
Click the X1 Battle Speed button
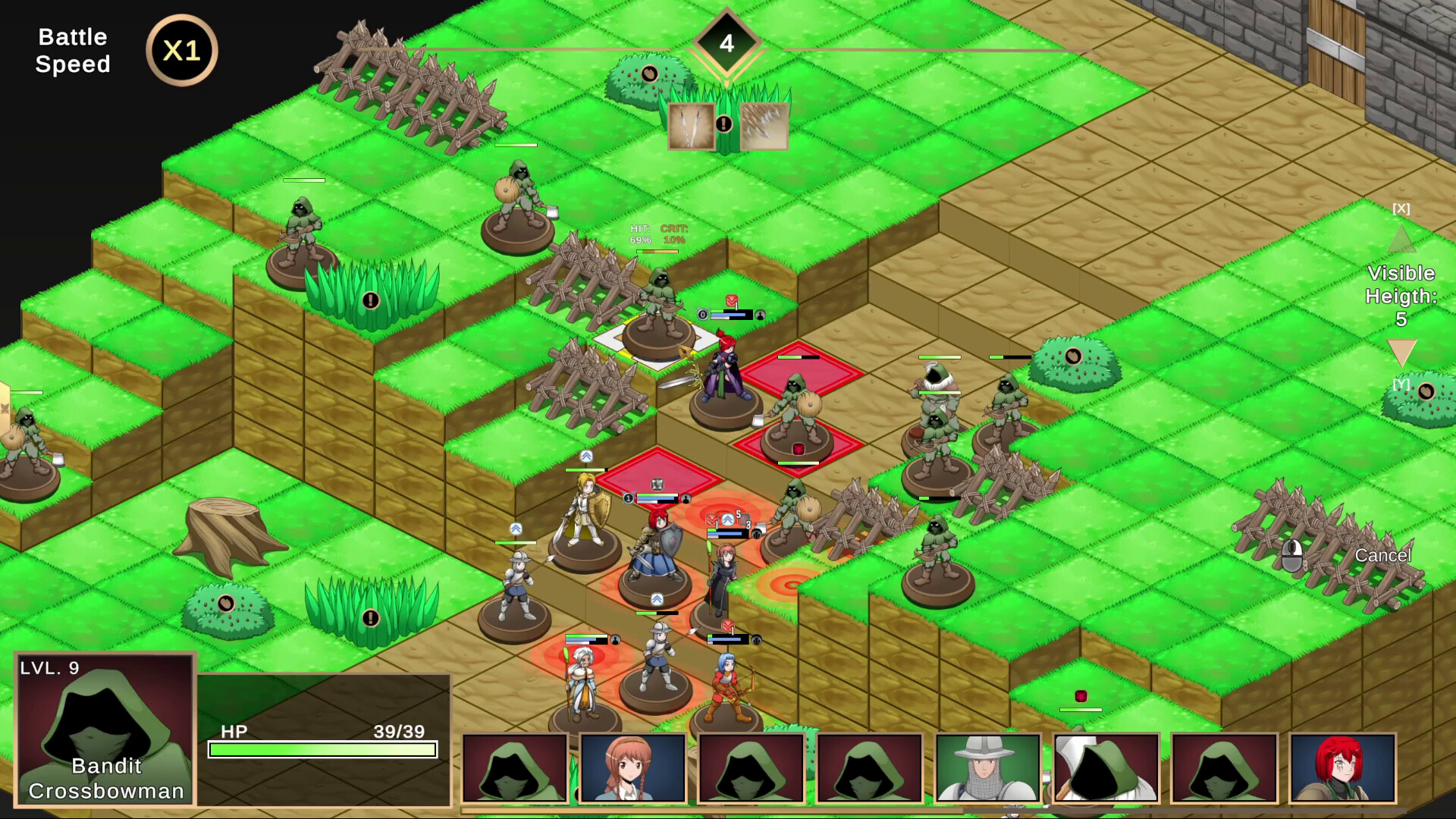coord(180,49)
